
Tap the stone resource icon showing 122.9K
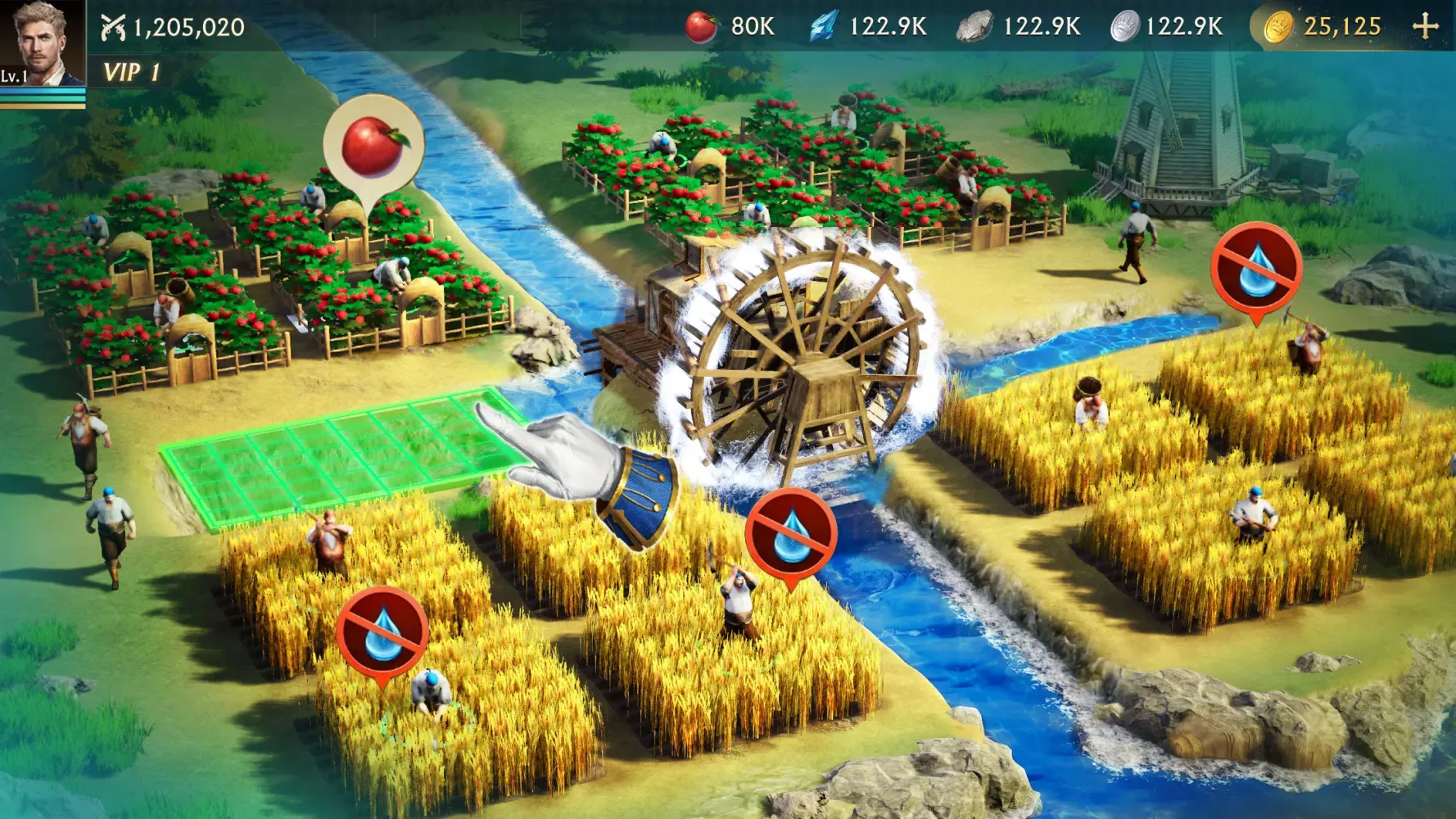click(974, 25)
